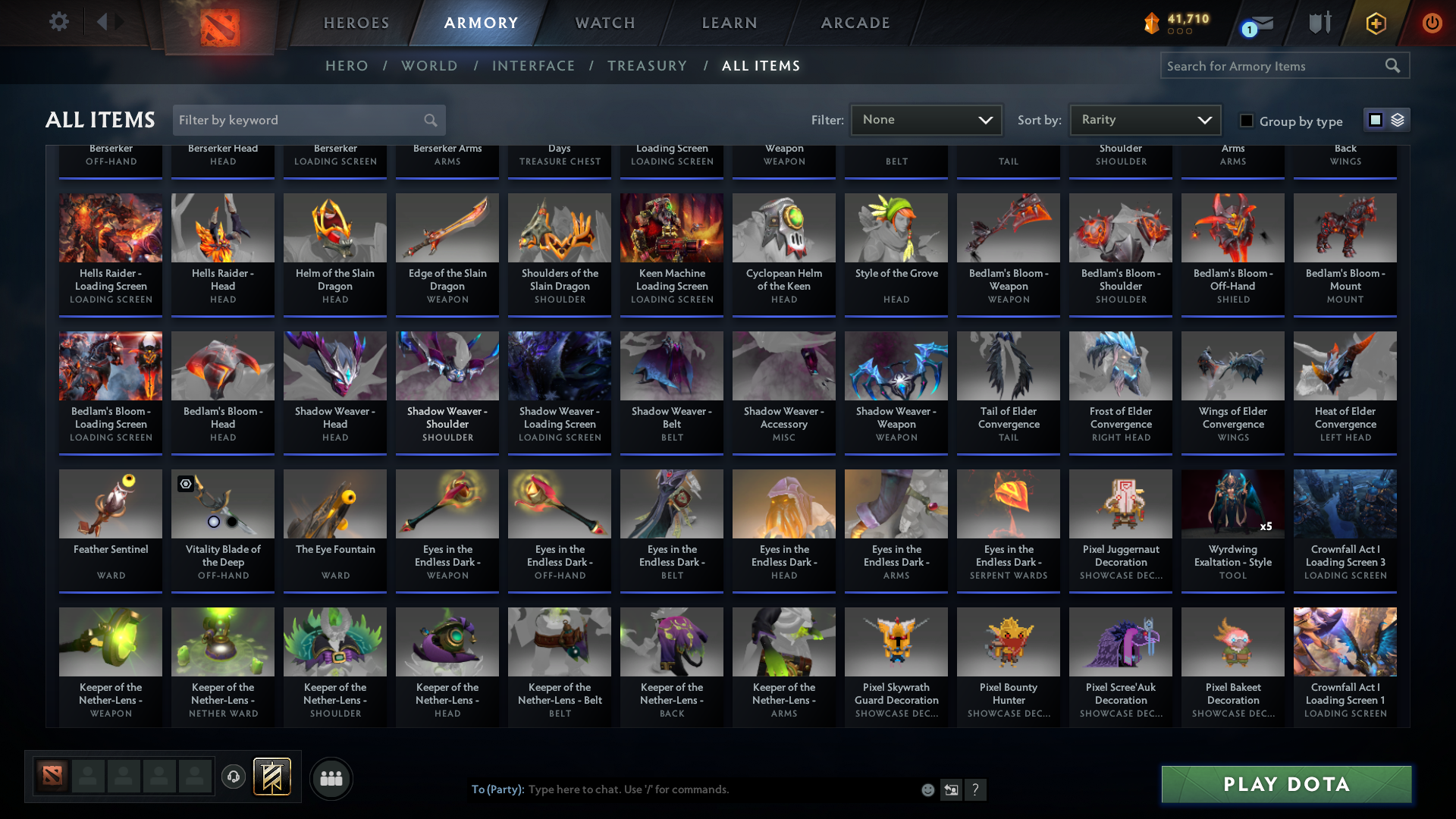Open the Sort by Rarity dropdown
Viewport: 1456px width, 819px height.
[x=1144, y=119]
